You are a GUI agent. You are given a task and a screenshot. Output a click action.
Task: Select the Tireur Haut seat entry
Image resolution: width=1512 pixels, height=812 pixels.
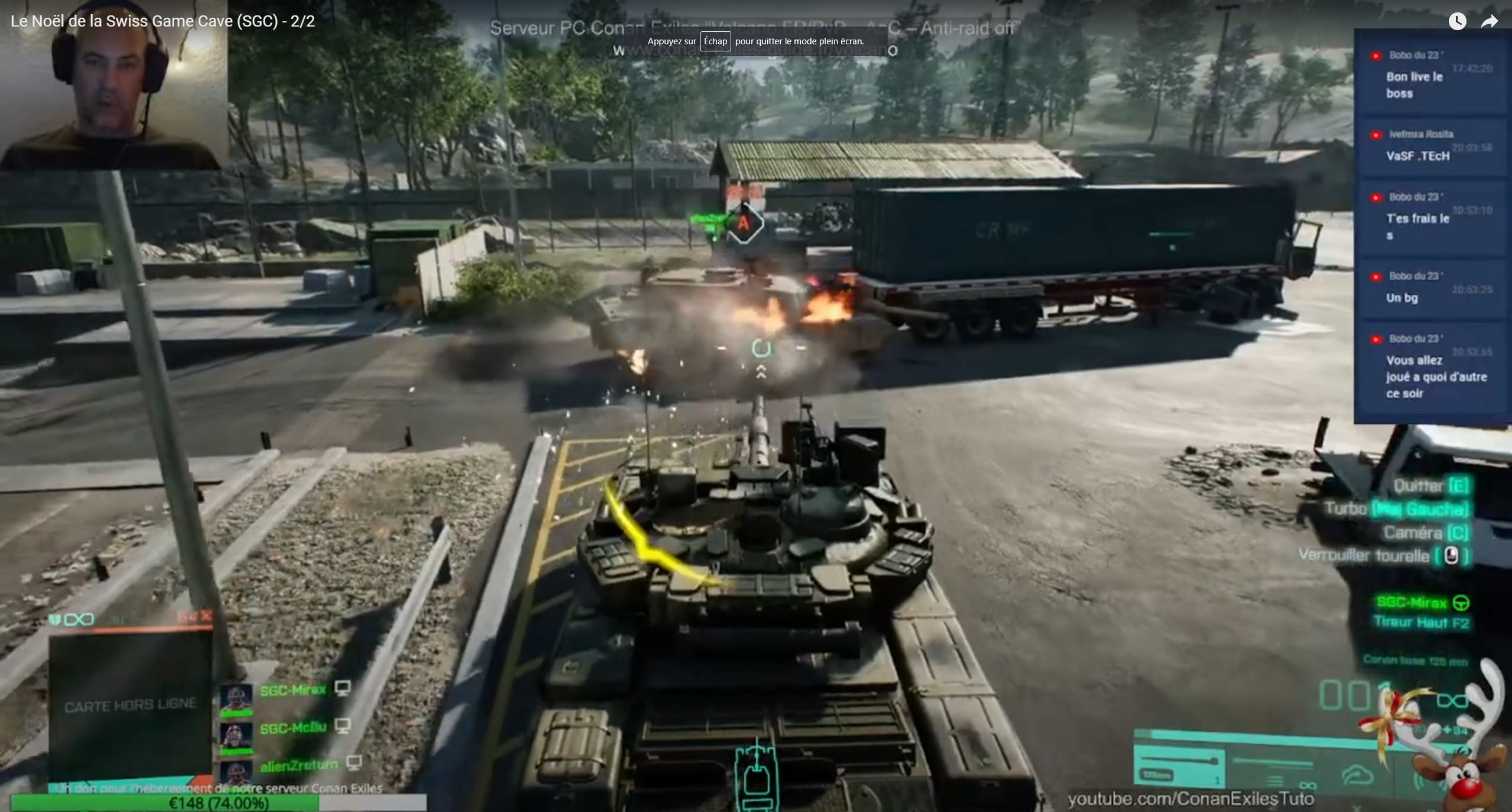click(x=1420, y=622)
